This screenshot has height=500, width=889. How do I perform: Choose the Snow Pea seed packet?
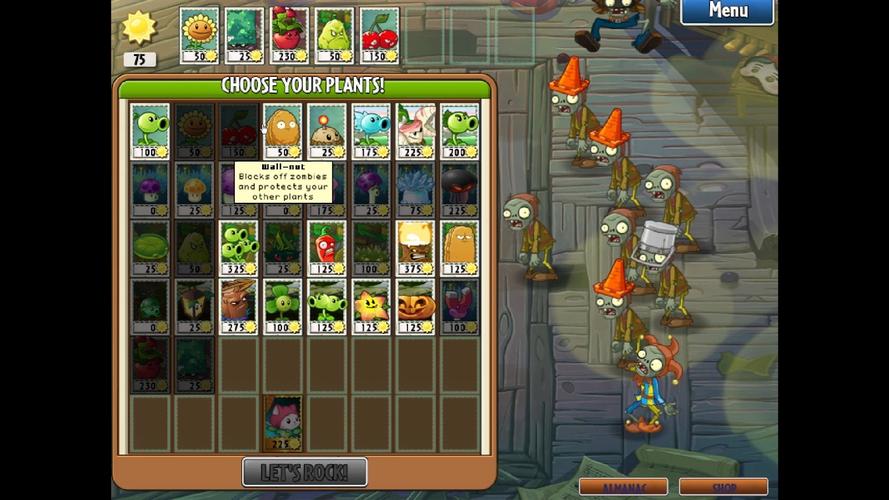point(371,131)
